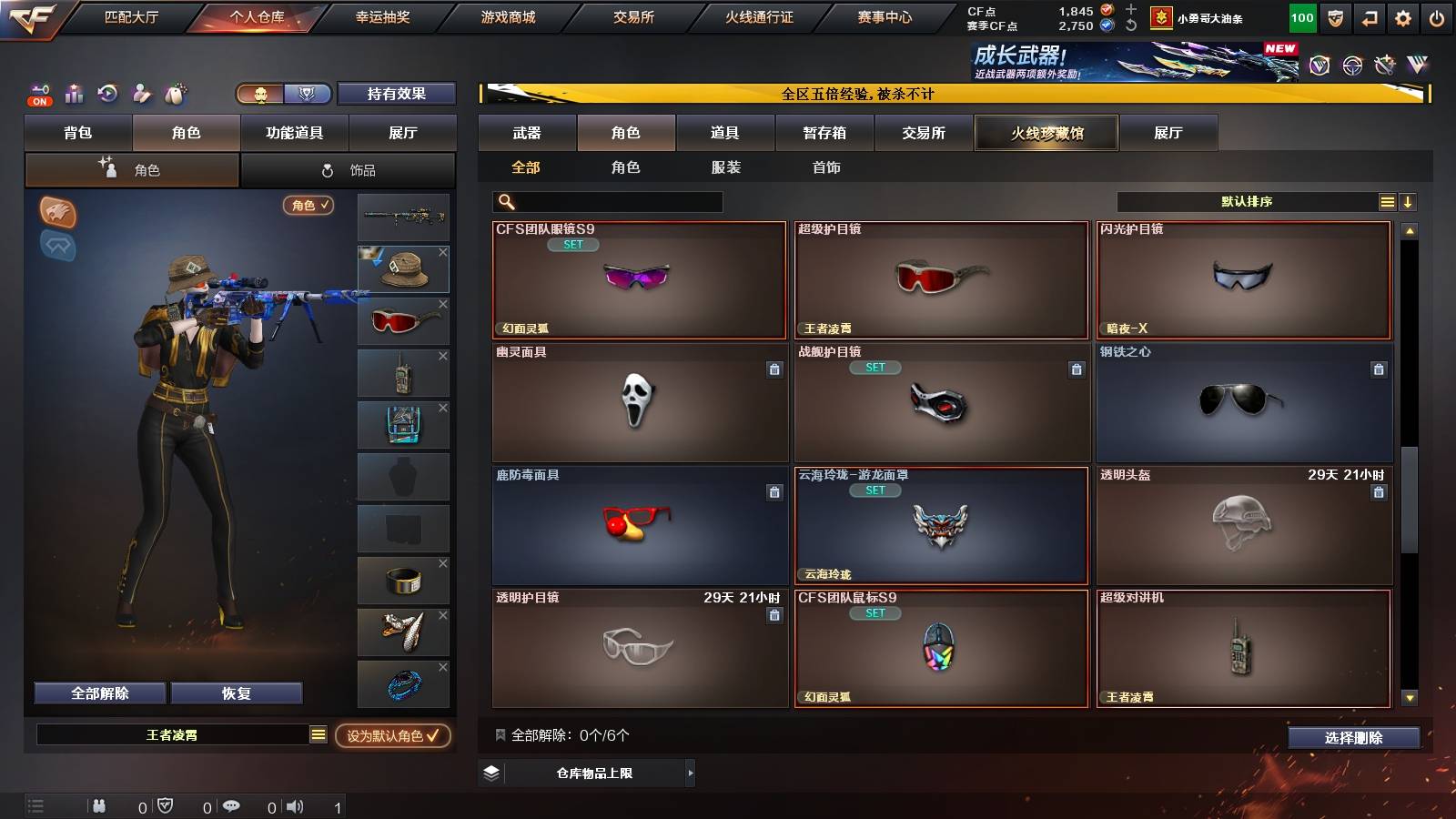The image size is (1456, 819).
Task: Click the settings gear icon at top right
Action: point(1402,16)
